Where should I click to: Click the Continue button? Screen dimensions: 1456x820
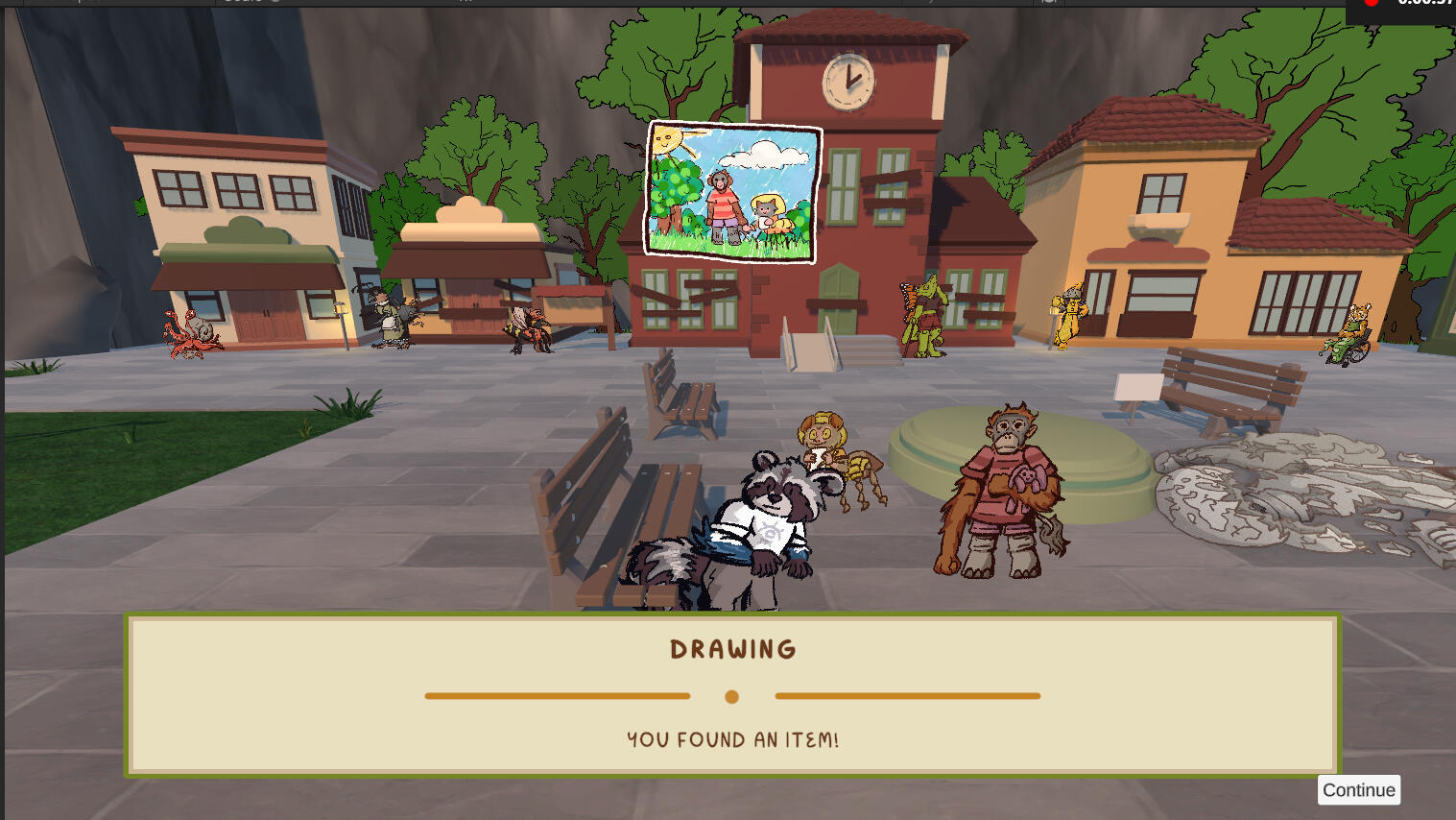coord(1358,790)
